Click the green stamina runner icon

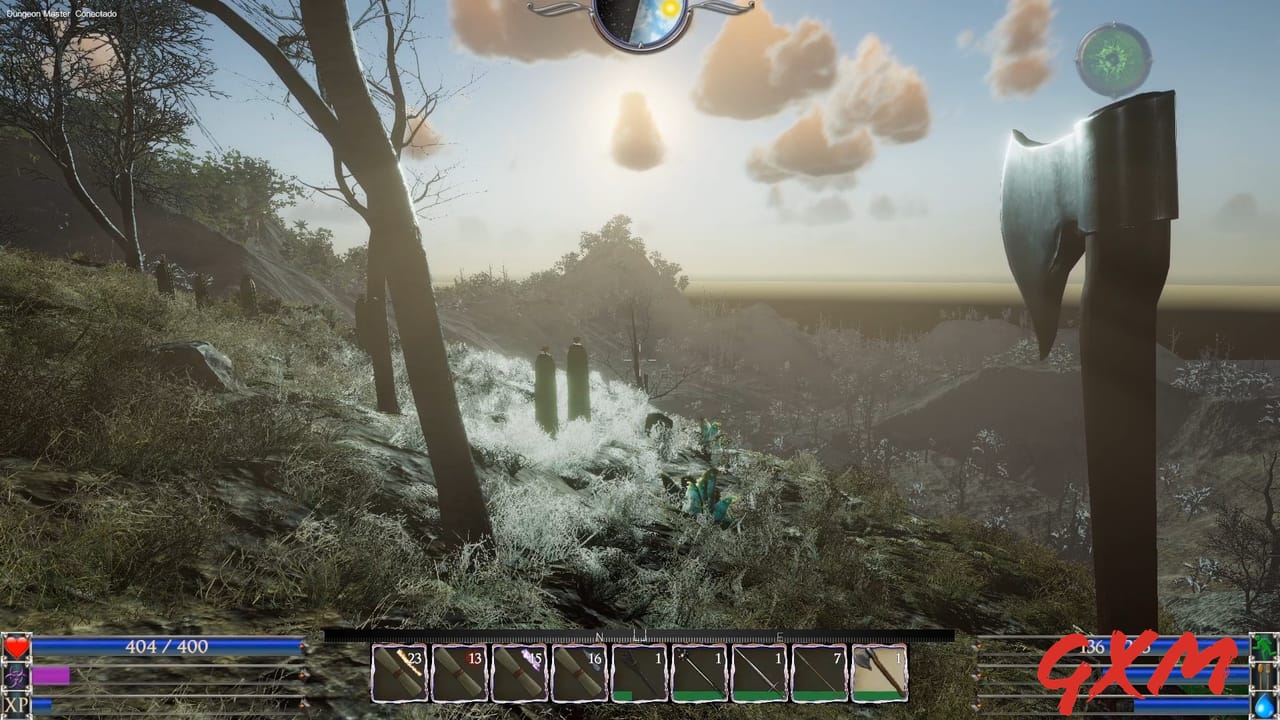[1263, 645]
